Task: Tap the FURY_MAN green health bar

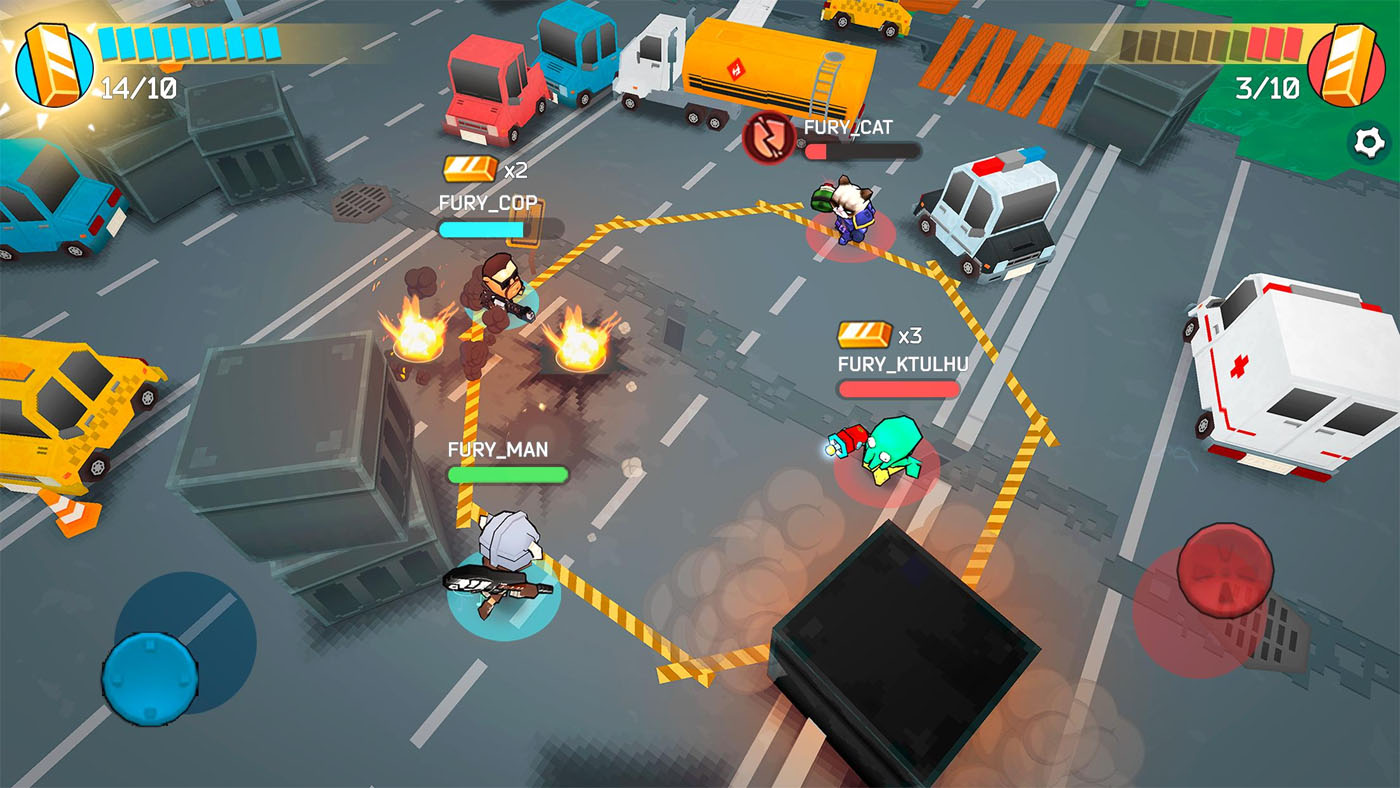Action: 509,476
